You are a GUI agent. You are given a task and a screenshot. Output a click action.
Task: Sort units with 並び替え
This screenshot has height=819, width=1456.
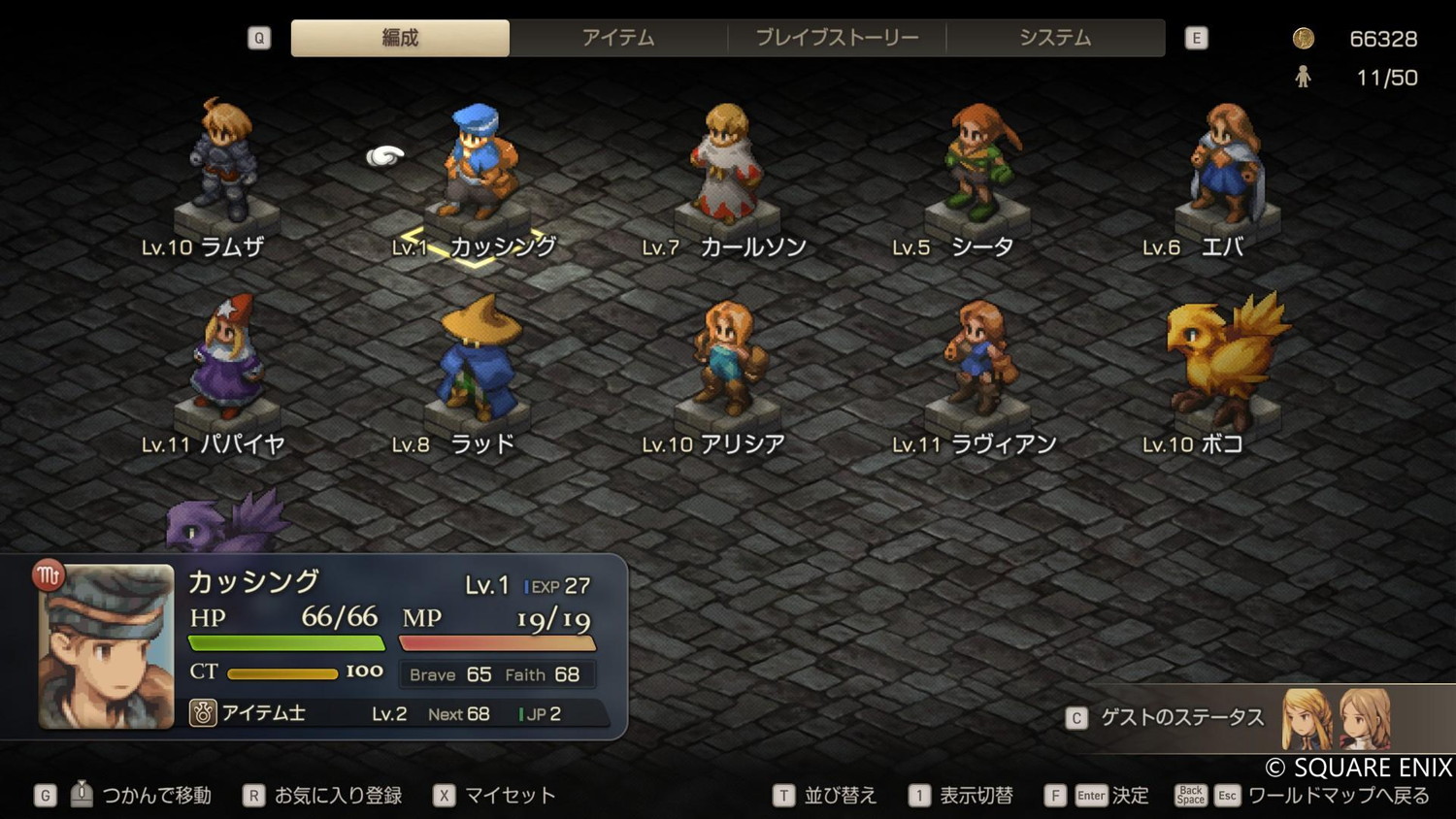coord(839,796)
